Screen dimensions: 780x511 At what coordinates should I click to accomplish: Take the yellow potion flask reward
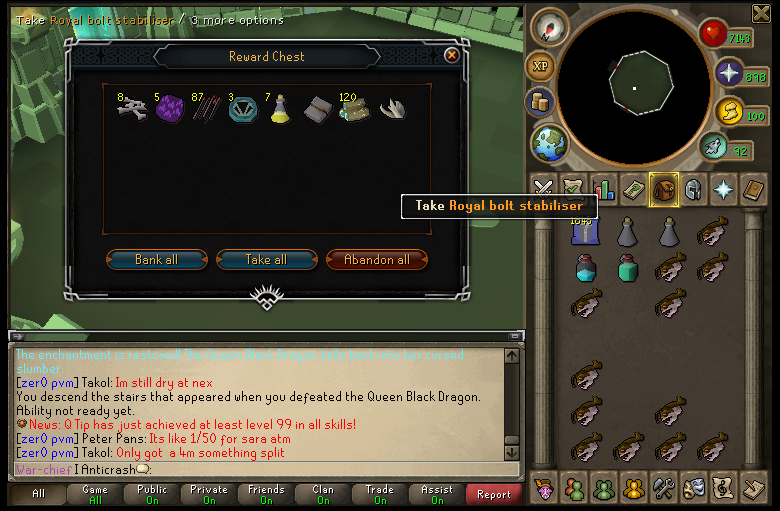coord(280,108)
